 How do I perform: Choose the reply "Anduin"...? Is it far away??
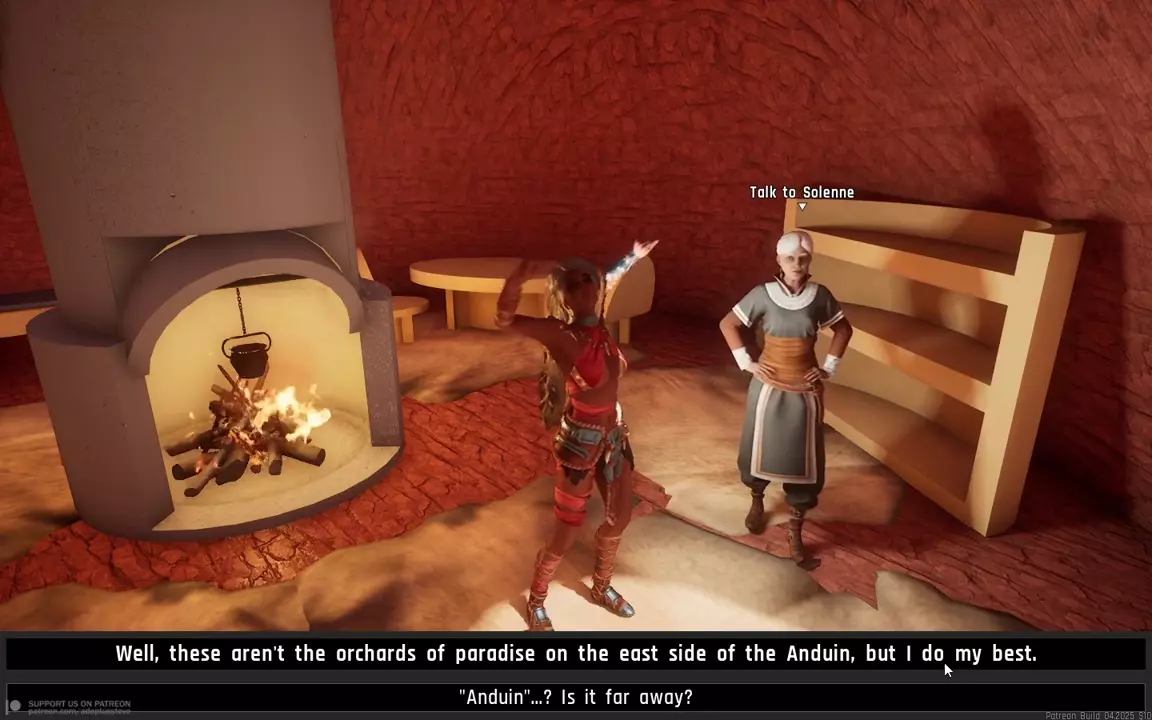(575, 697)
